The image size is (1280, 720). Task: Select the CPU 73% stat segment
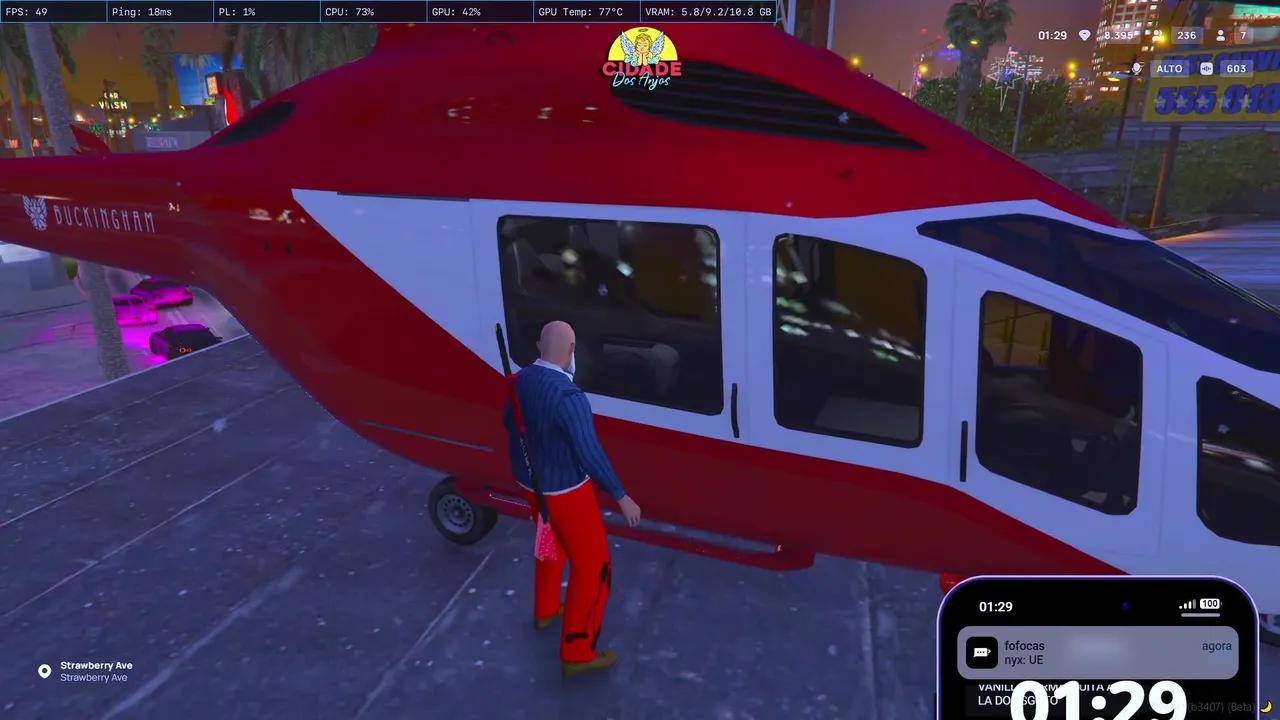tap(350, 11)
